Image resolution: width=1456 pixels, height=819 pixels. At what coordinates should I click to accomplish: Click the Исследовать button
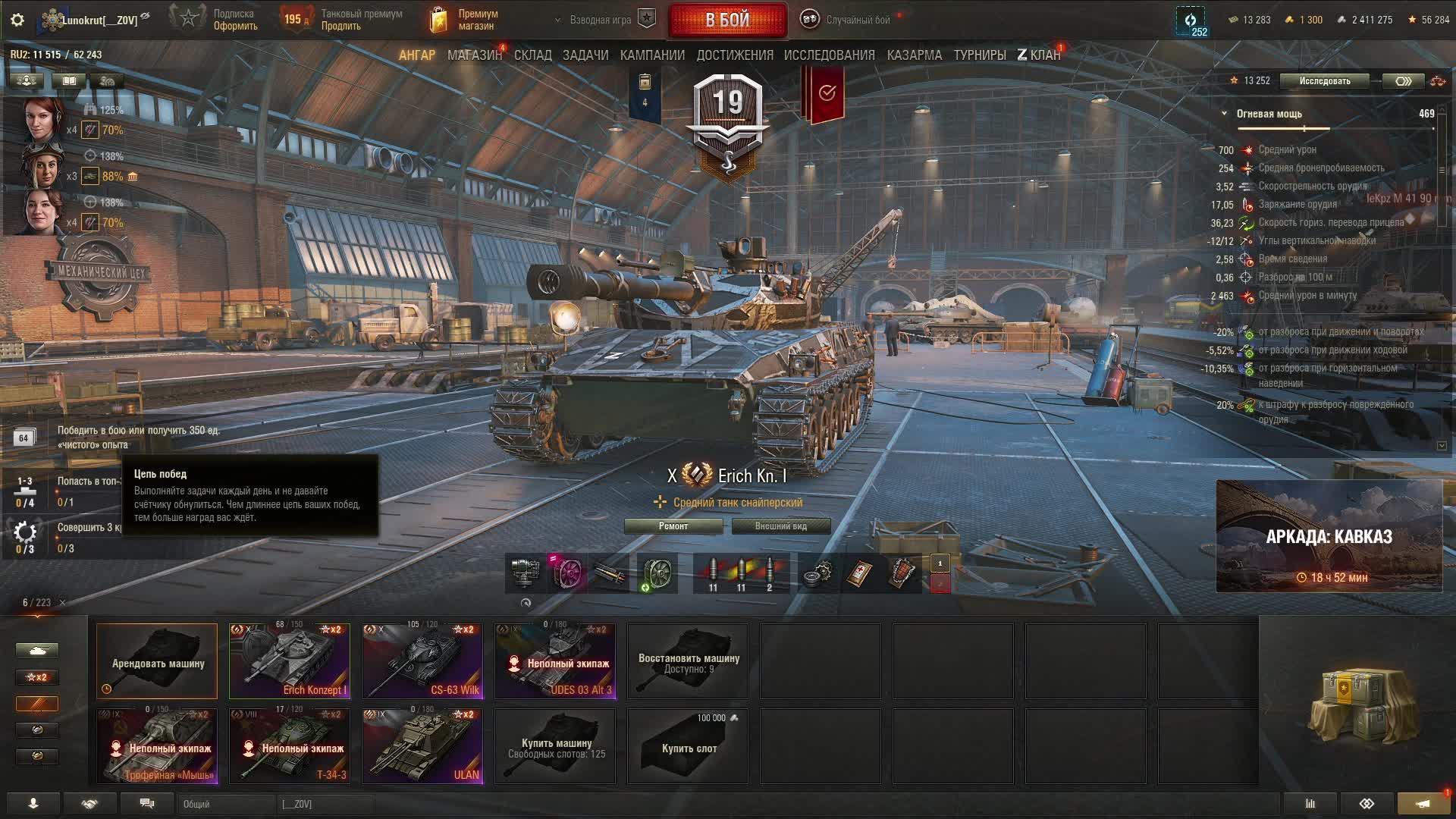tap(1324, 81)
